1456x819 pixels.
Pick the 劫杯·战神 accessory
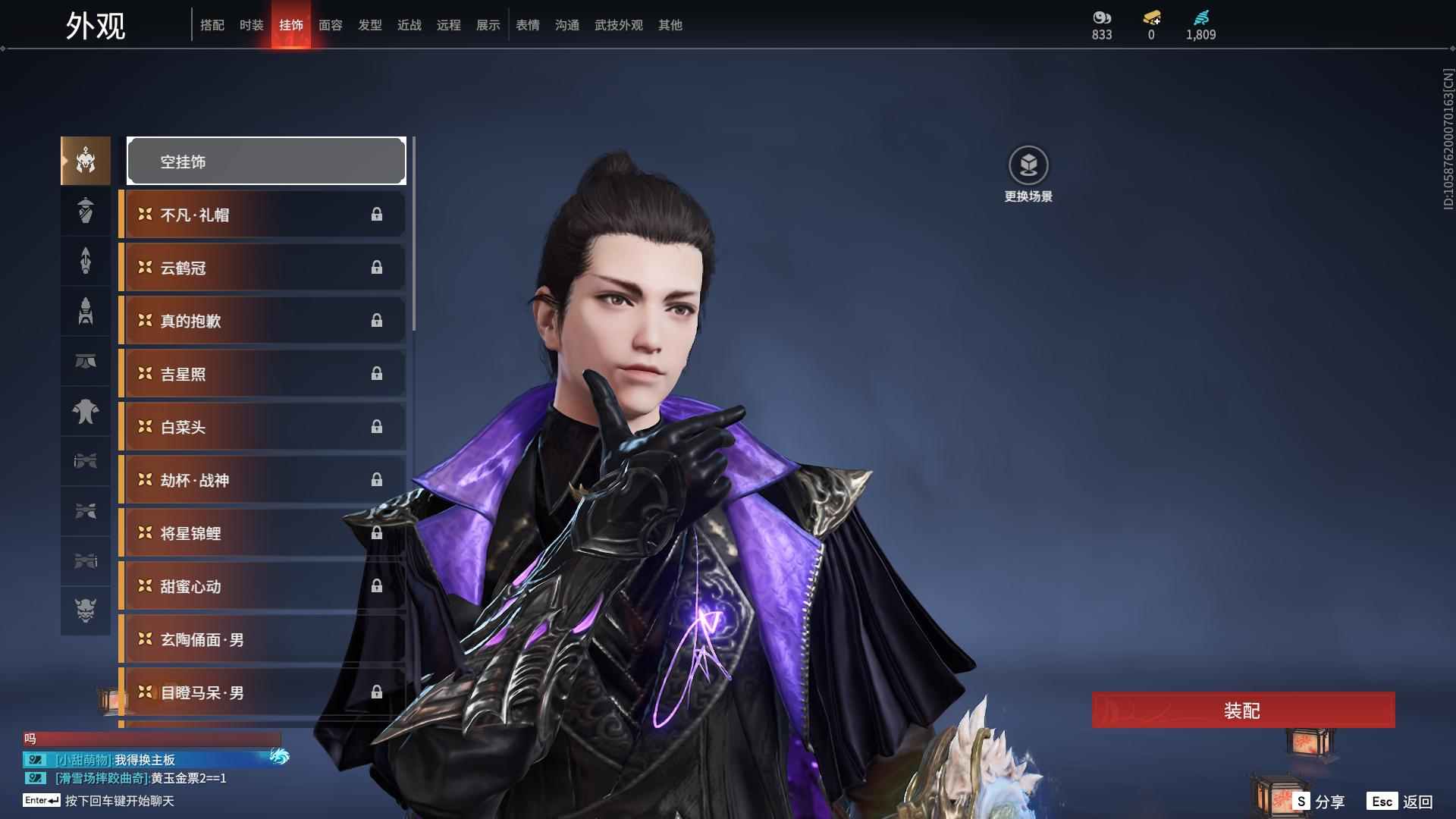[x=262, y=480]
